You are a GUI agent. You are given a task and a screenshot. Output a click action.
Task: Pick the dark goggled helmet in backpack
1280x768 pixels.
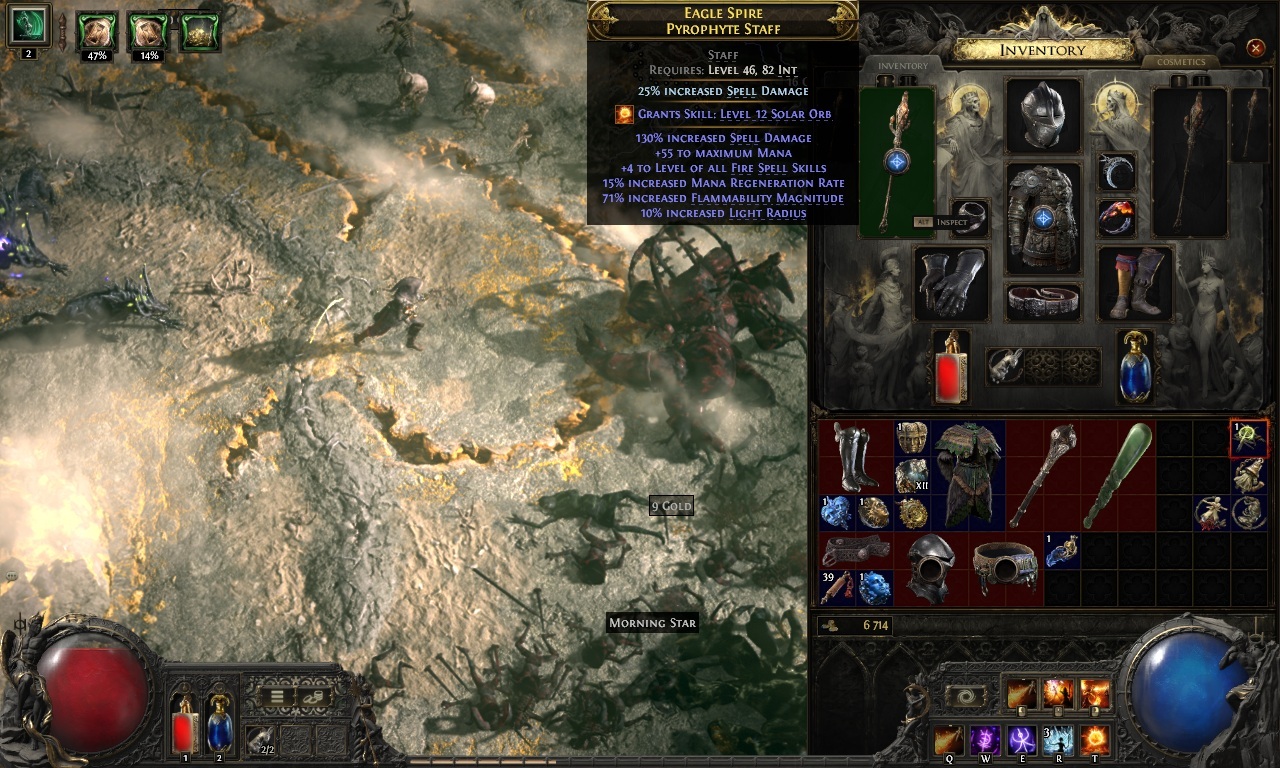tap(930, 569)
